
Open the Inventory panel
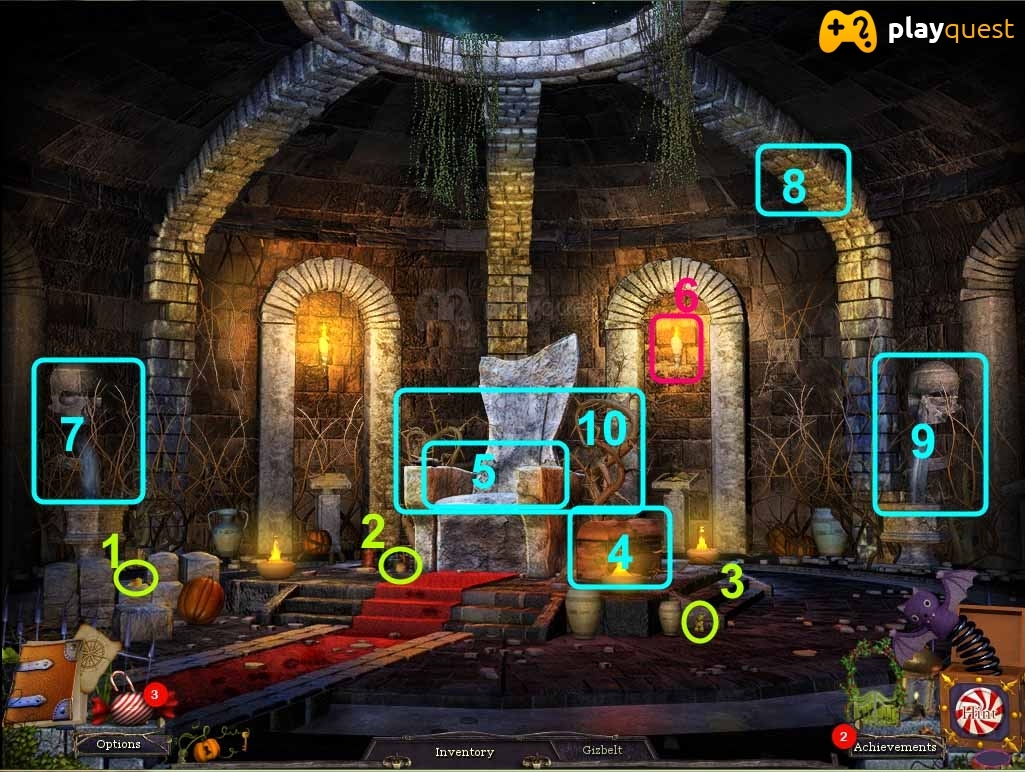[x=464, y=751]
